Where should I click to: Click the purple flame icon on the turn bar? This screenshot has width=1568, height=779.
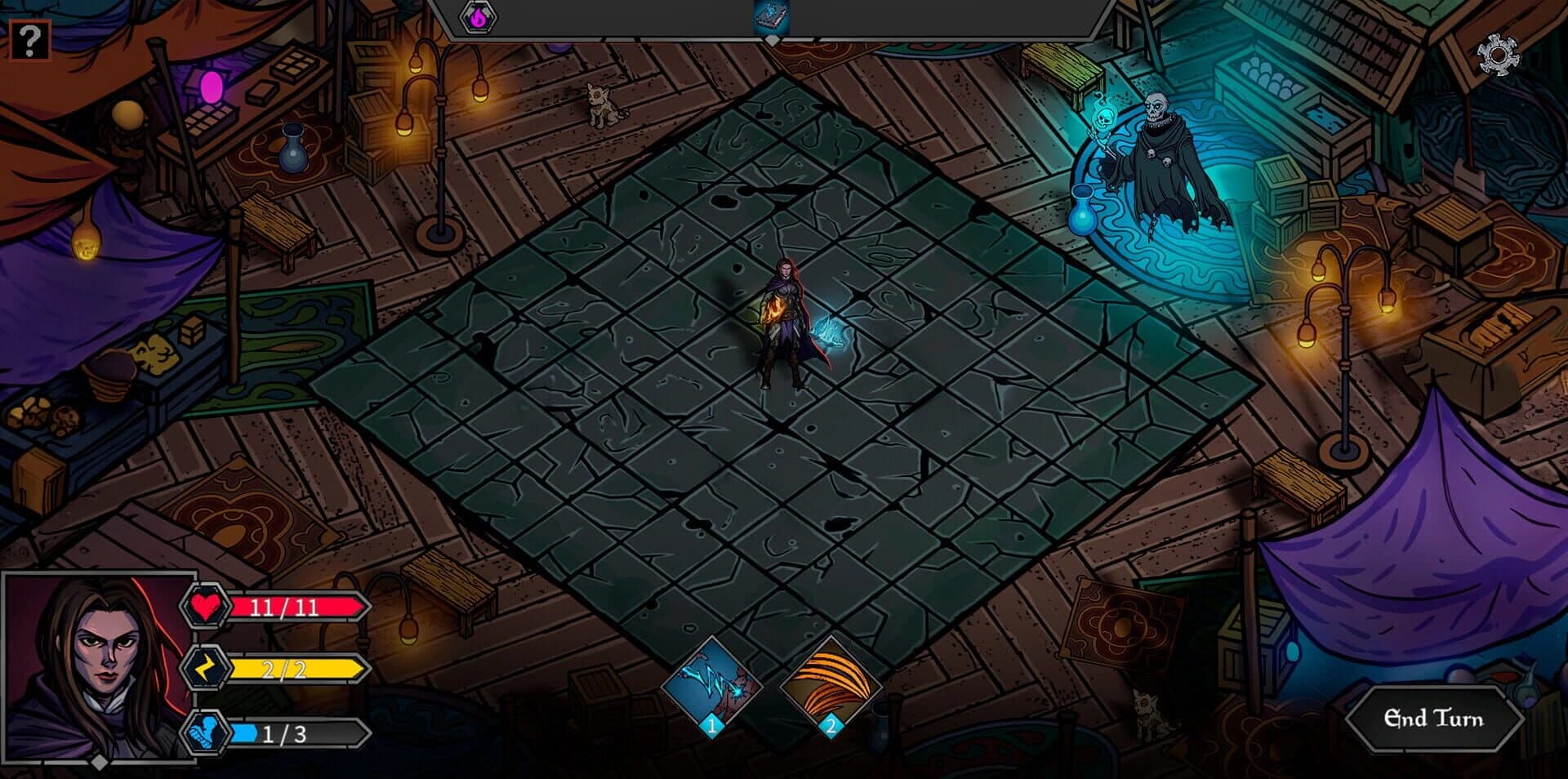coord(479,16)
